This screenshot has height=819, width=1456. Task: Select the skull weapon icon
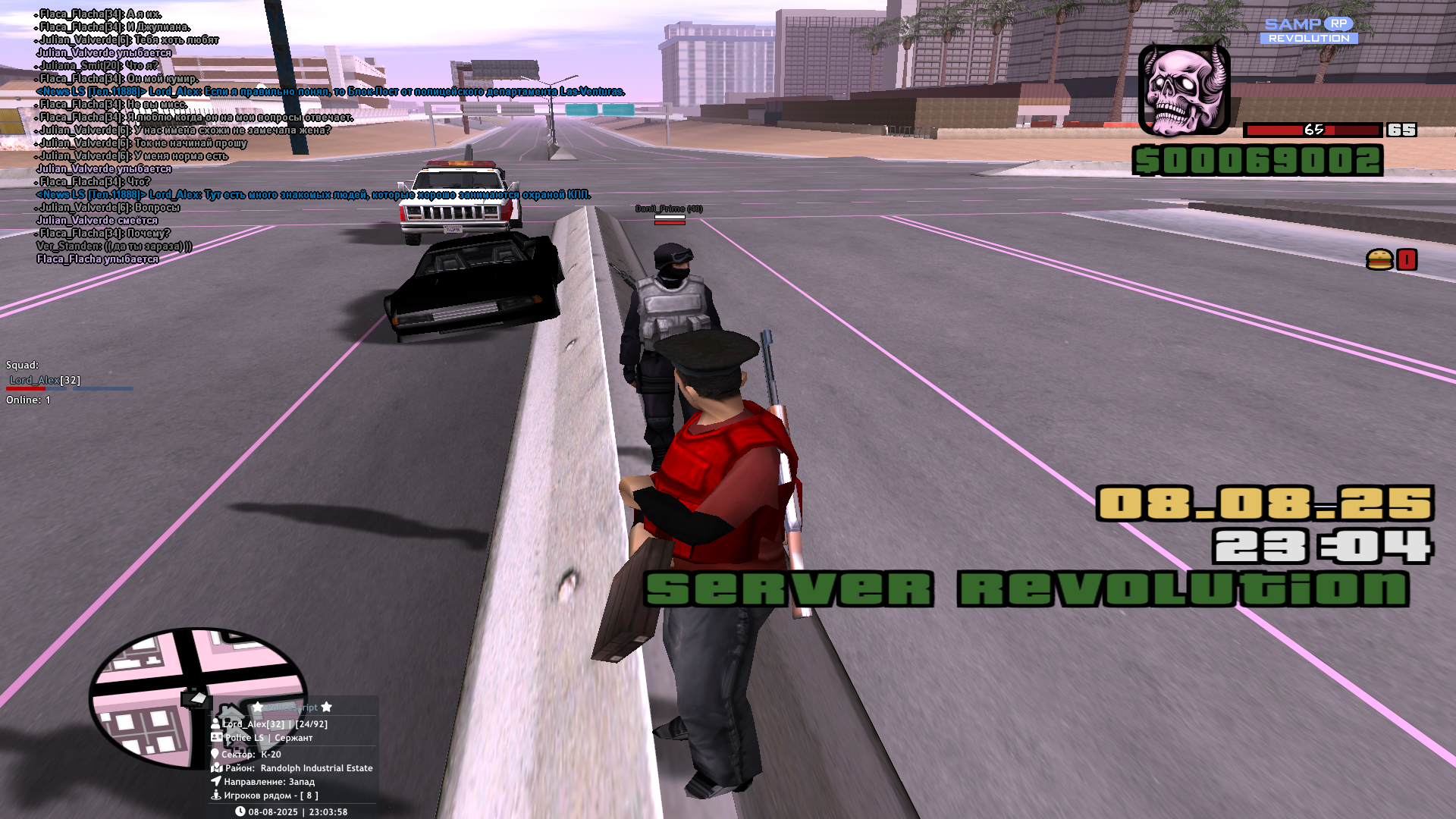pyautogui.click(x=1183, y=89)
